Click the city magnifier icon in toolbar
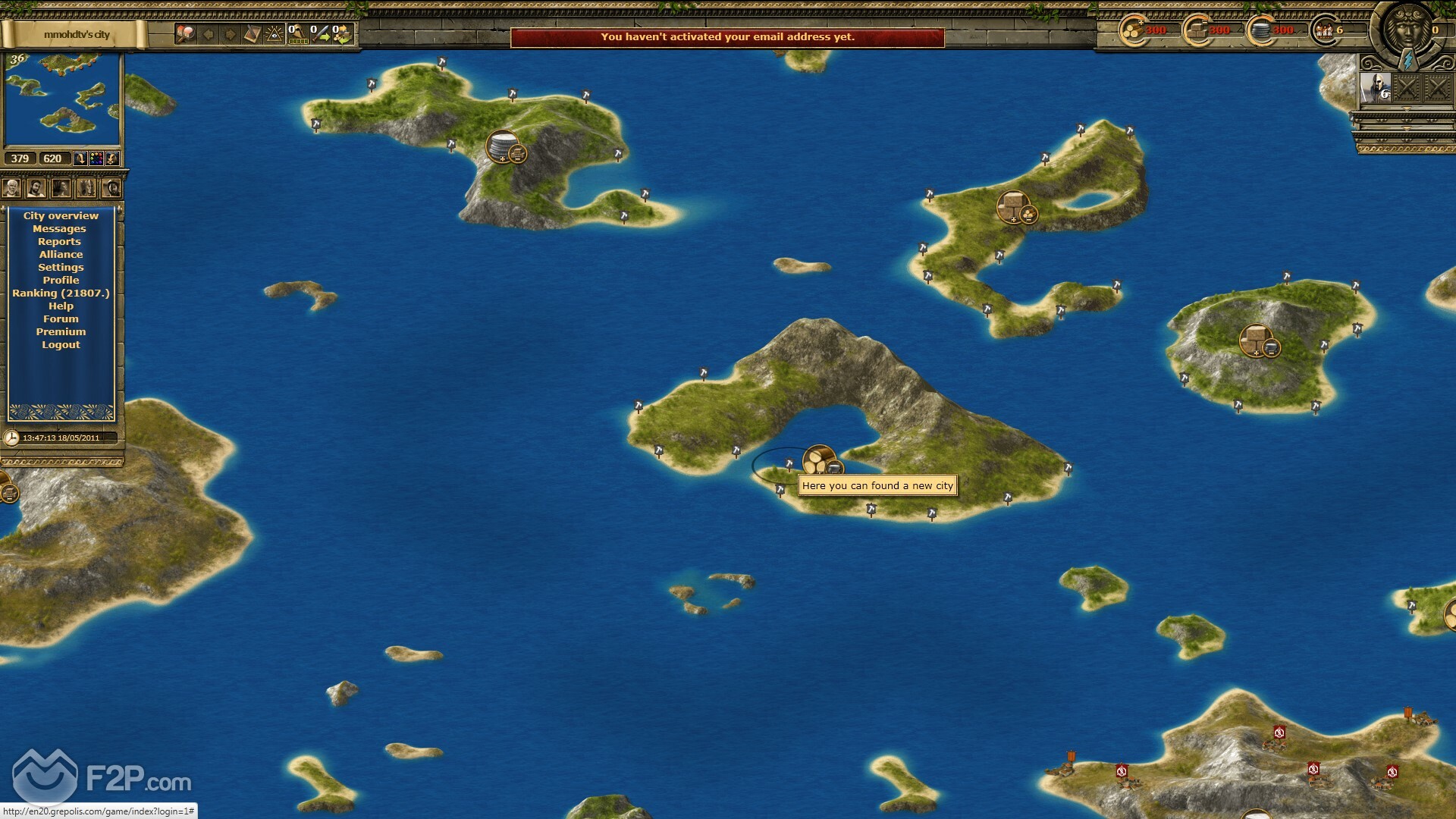The height and width of the screenshot is (819, 1456). click(x=186, y=34)
